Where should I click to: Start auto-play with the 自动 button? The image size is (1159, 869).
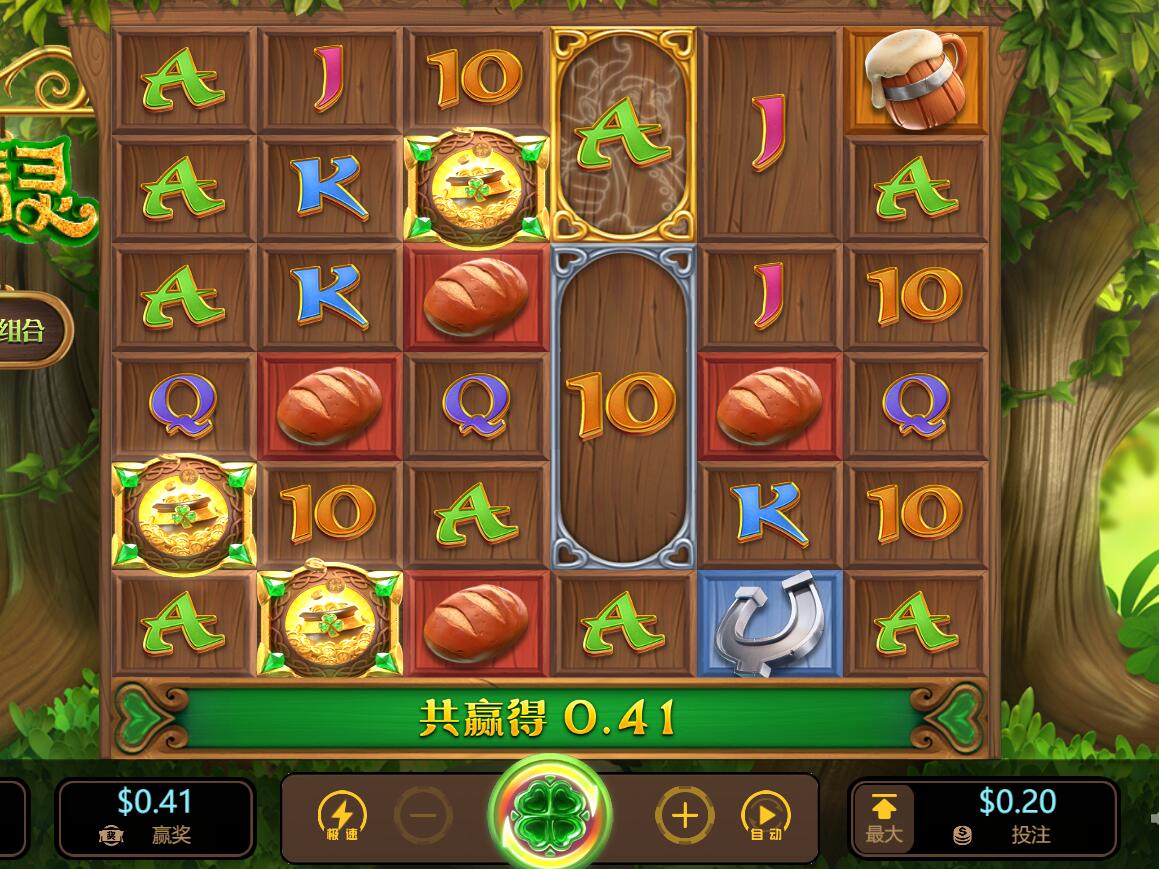click(x=765, y=816)
